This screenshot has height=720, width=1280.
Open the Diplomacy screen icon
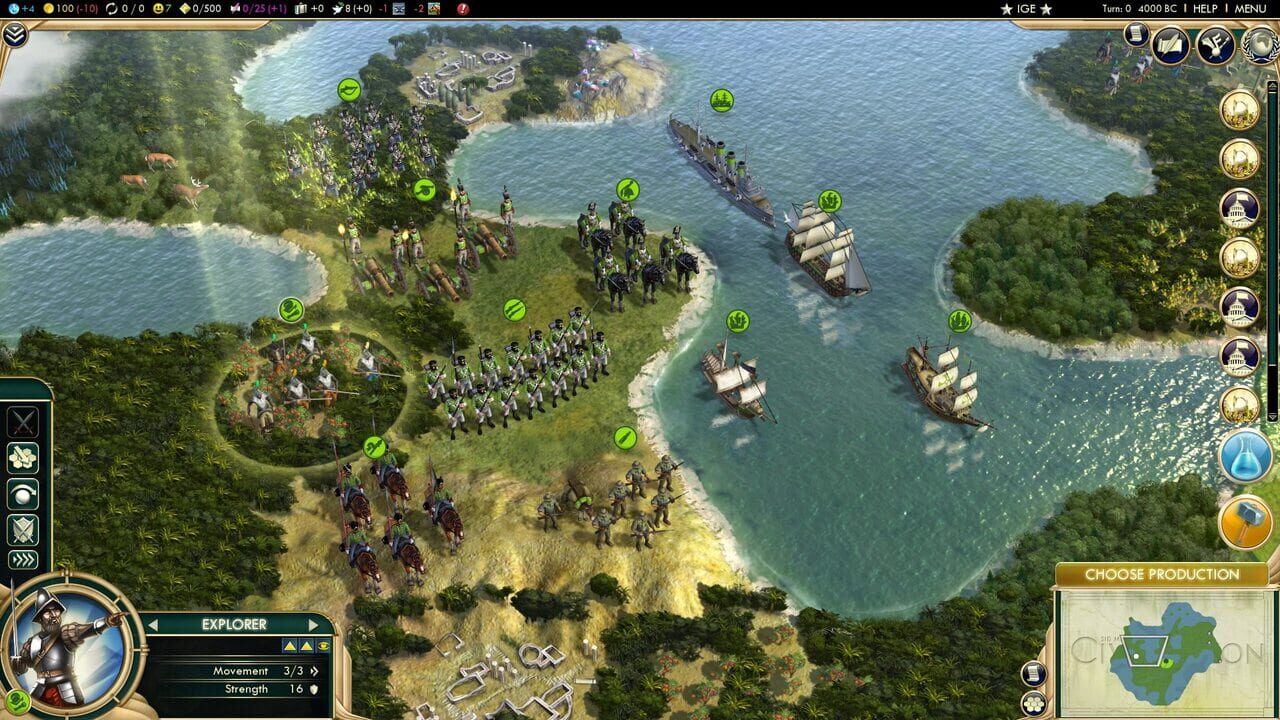[1214, 46]
